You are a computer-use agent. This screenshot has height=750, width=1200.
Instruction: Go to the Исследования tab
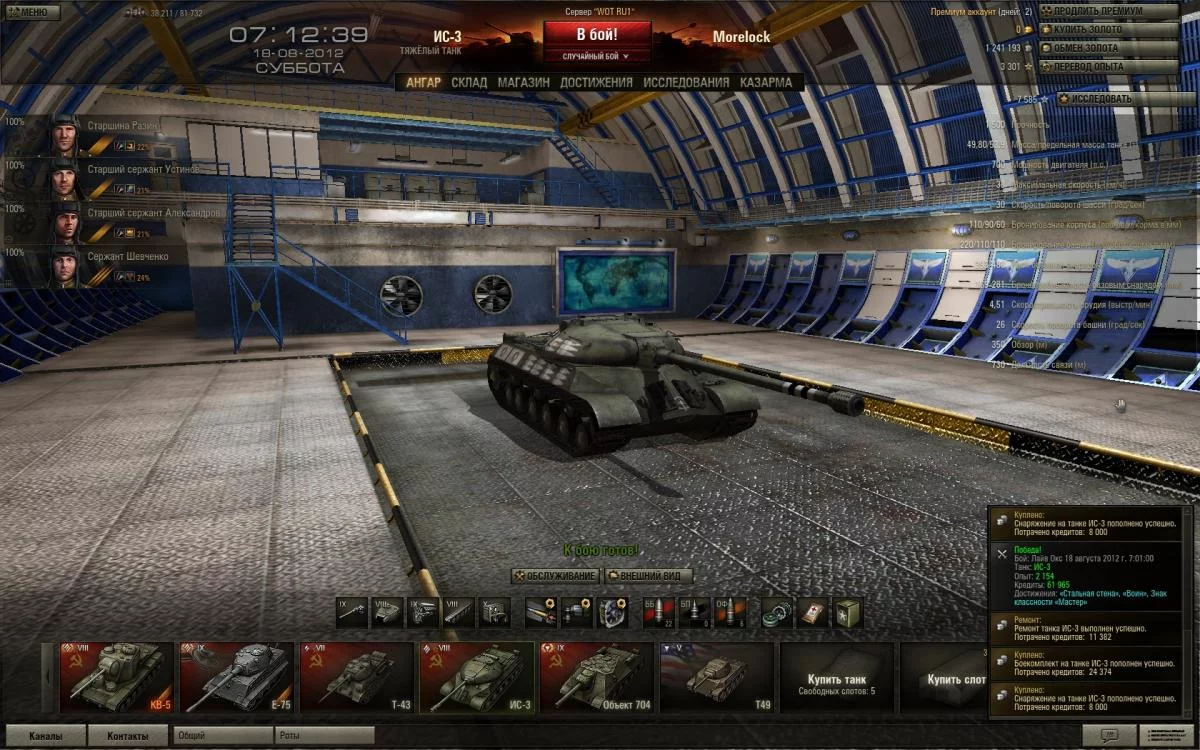[686, 82]
